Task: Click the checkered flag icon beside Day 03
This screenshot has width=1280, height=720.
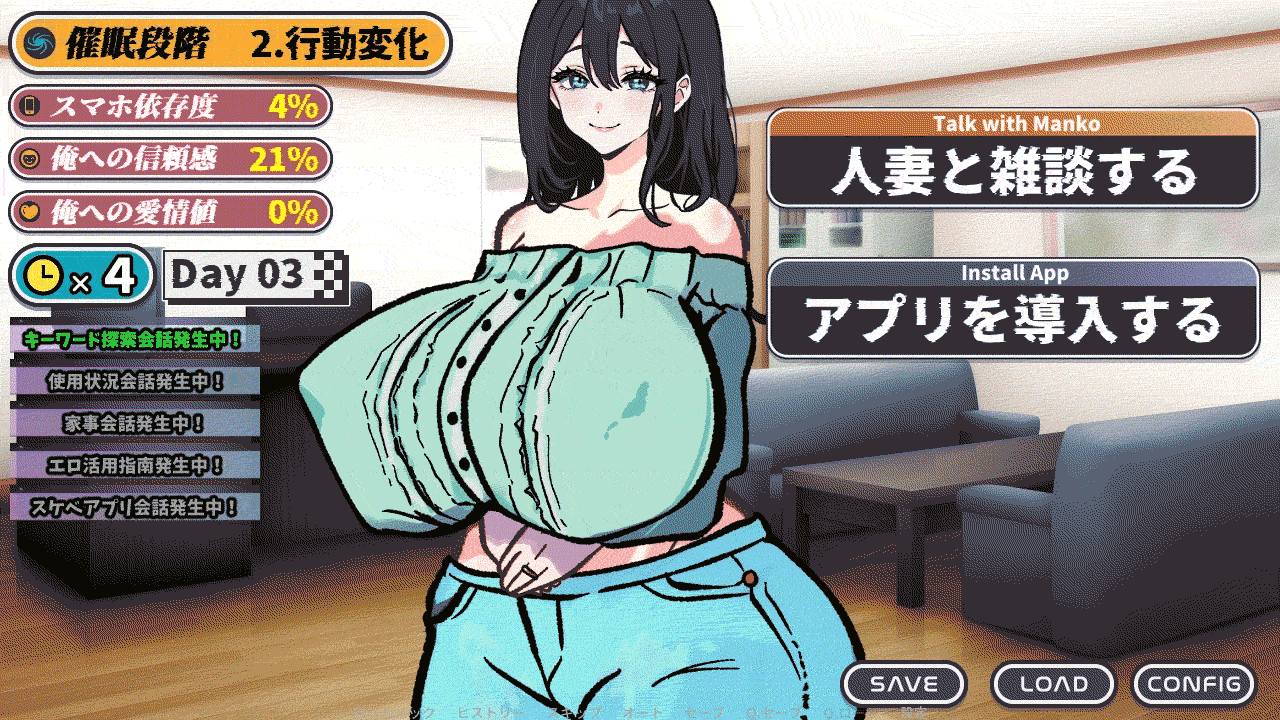Action: (330, 272)
